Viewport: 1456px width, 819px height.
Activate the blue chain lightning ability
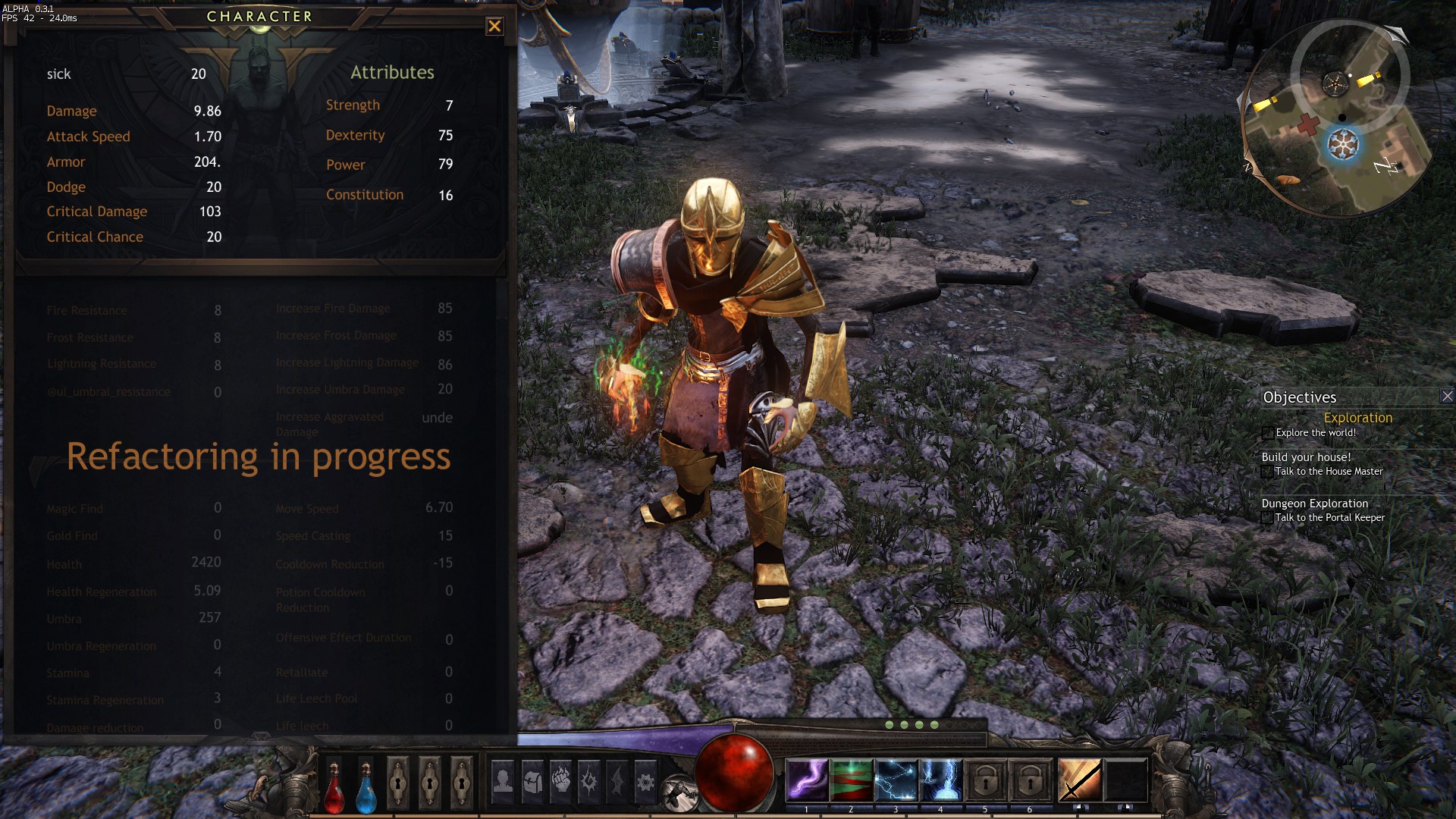click(x=896, y=780)
